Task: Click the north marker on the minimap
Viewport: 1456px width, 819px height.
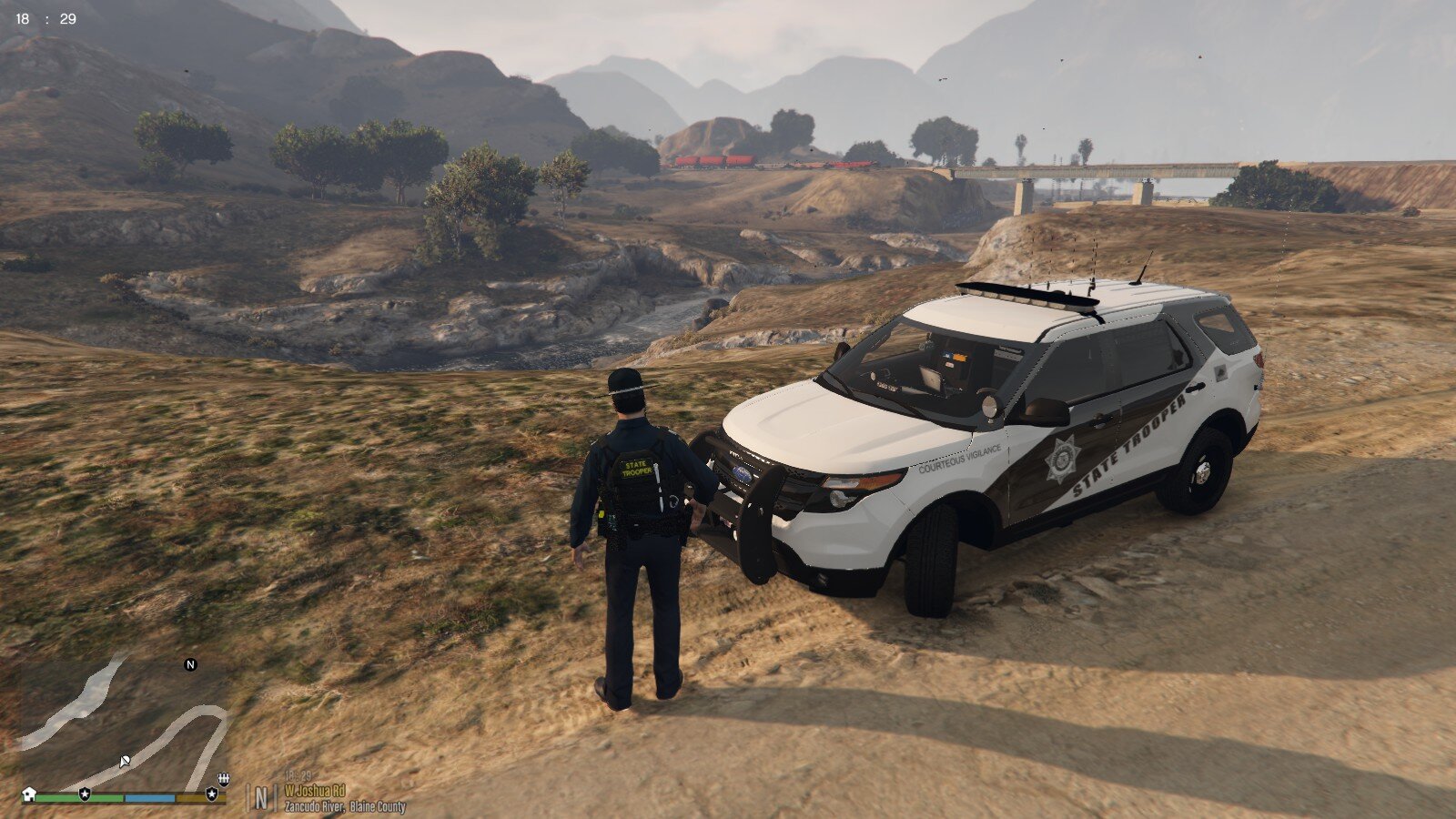Action: pos(190,664)
